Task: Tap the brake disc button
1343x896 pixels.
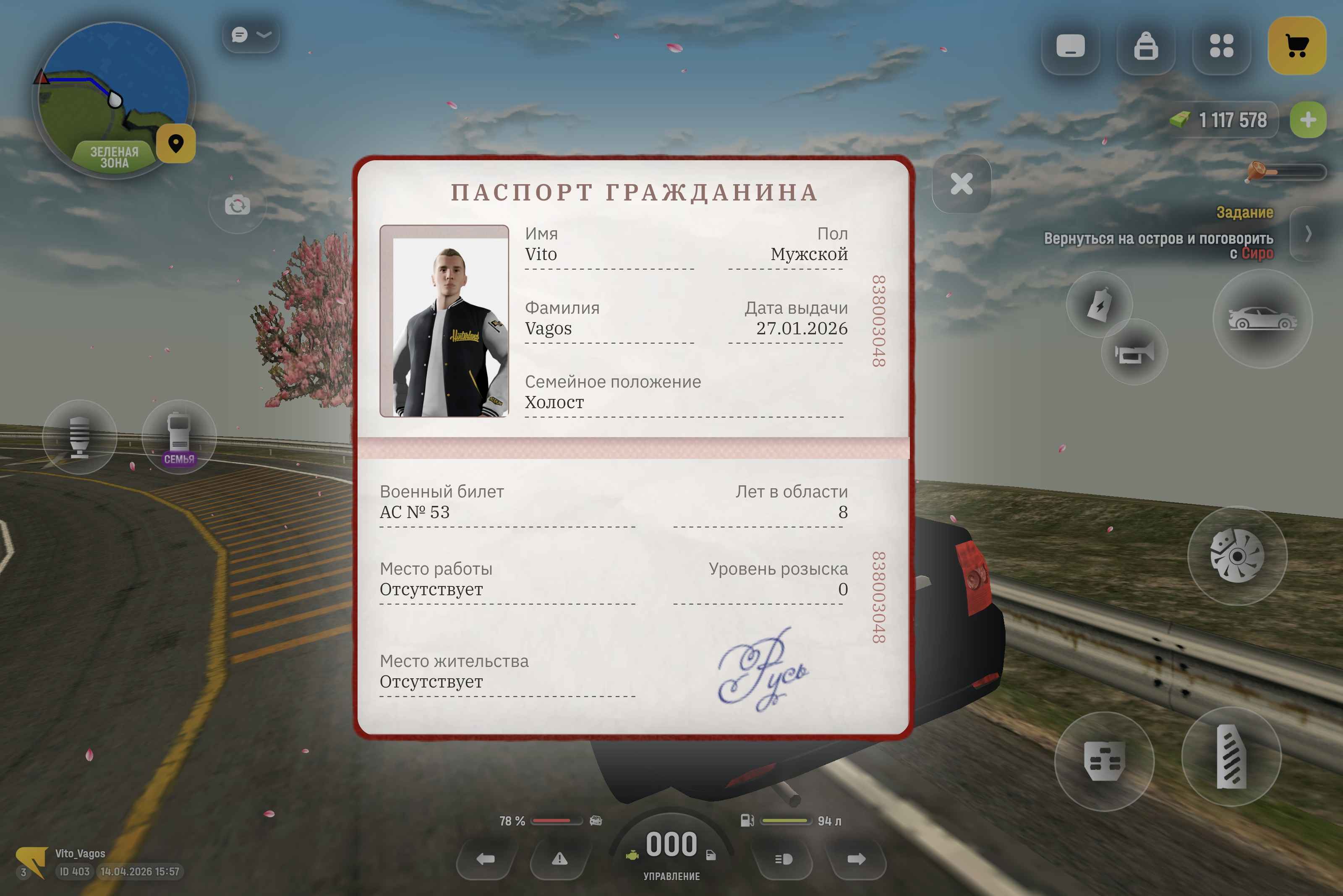Action: coord(1237,556)
